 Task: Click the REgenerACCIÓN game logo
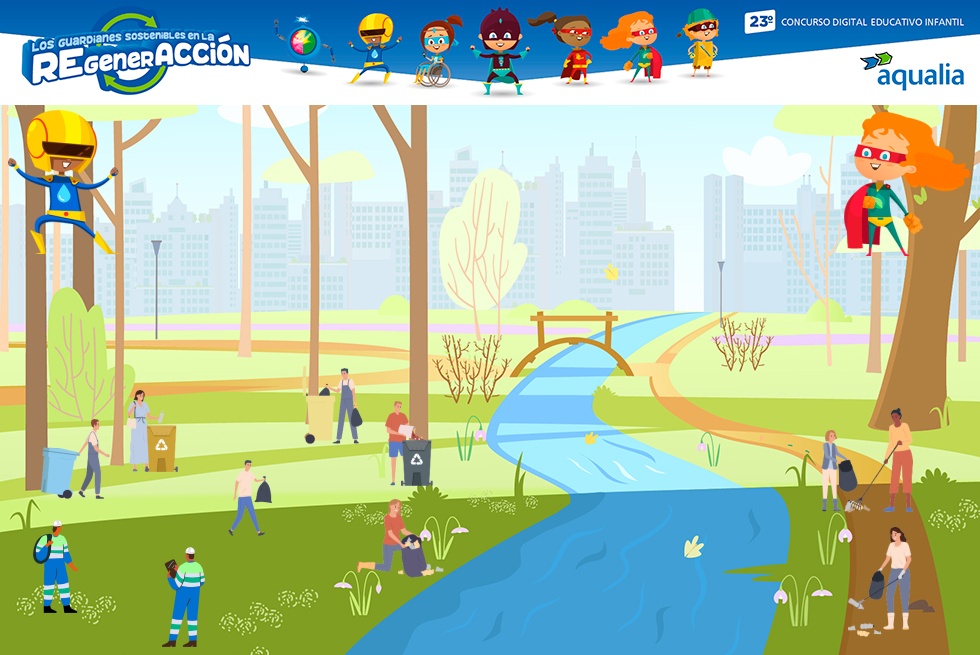(x=136, y=57)
